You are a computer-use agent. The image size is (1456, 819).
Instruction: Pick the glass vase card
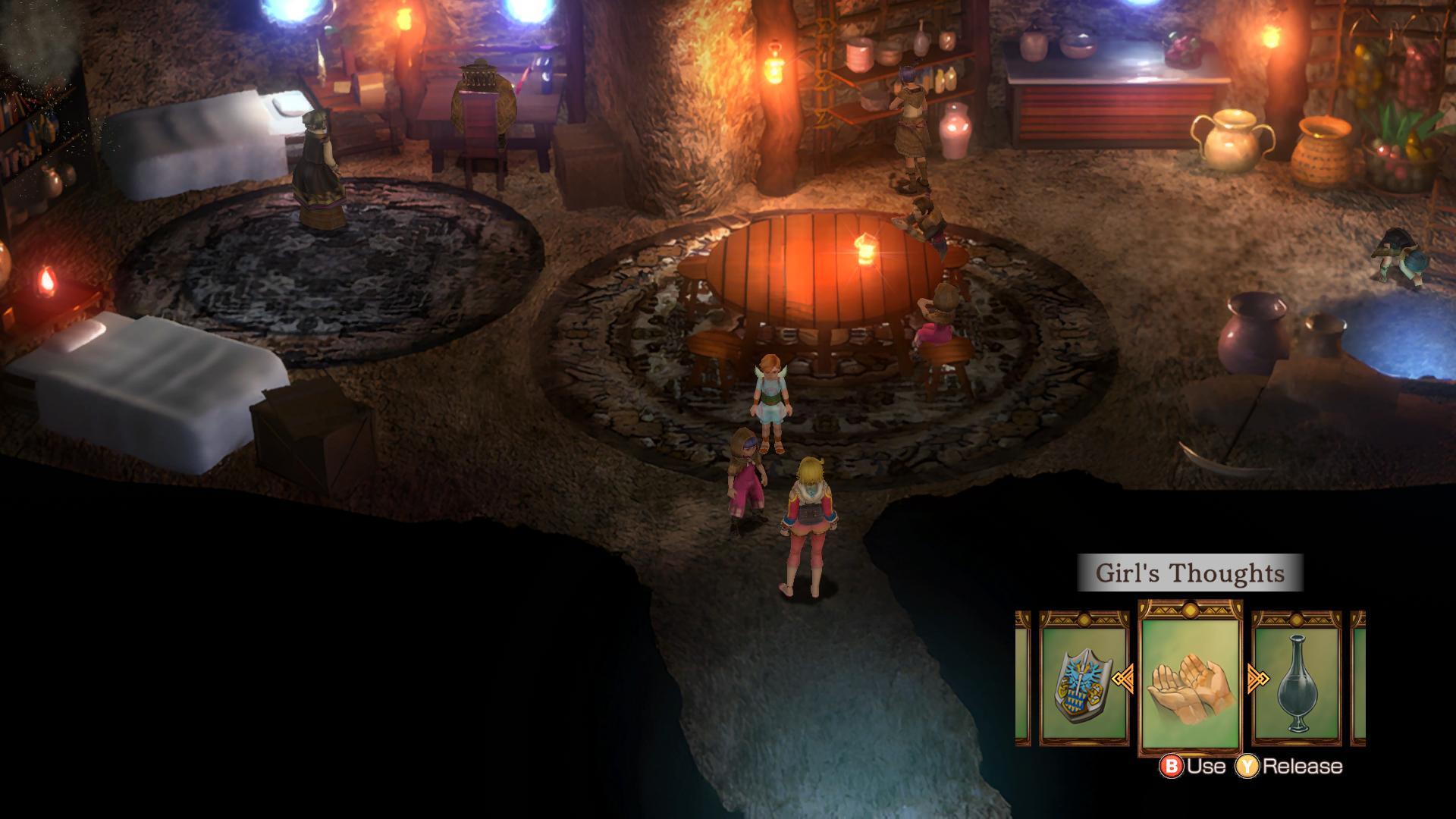(1297, 679)
